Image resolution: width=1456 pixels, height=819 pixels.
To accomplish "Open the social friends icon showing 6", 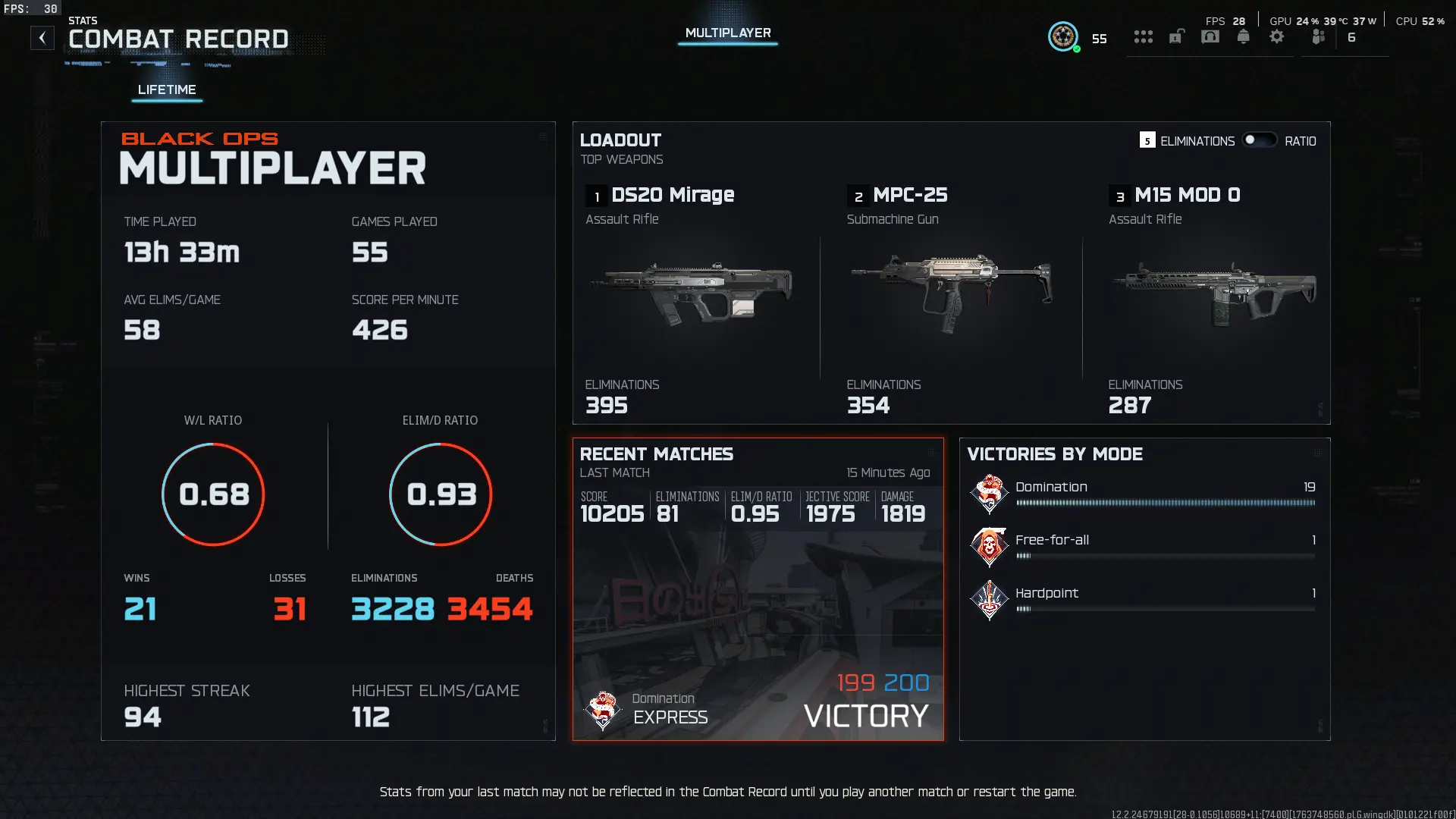I will (1318, 36).
